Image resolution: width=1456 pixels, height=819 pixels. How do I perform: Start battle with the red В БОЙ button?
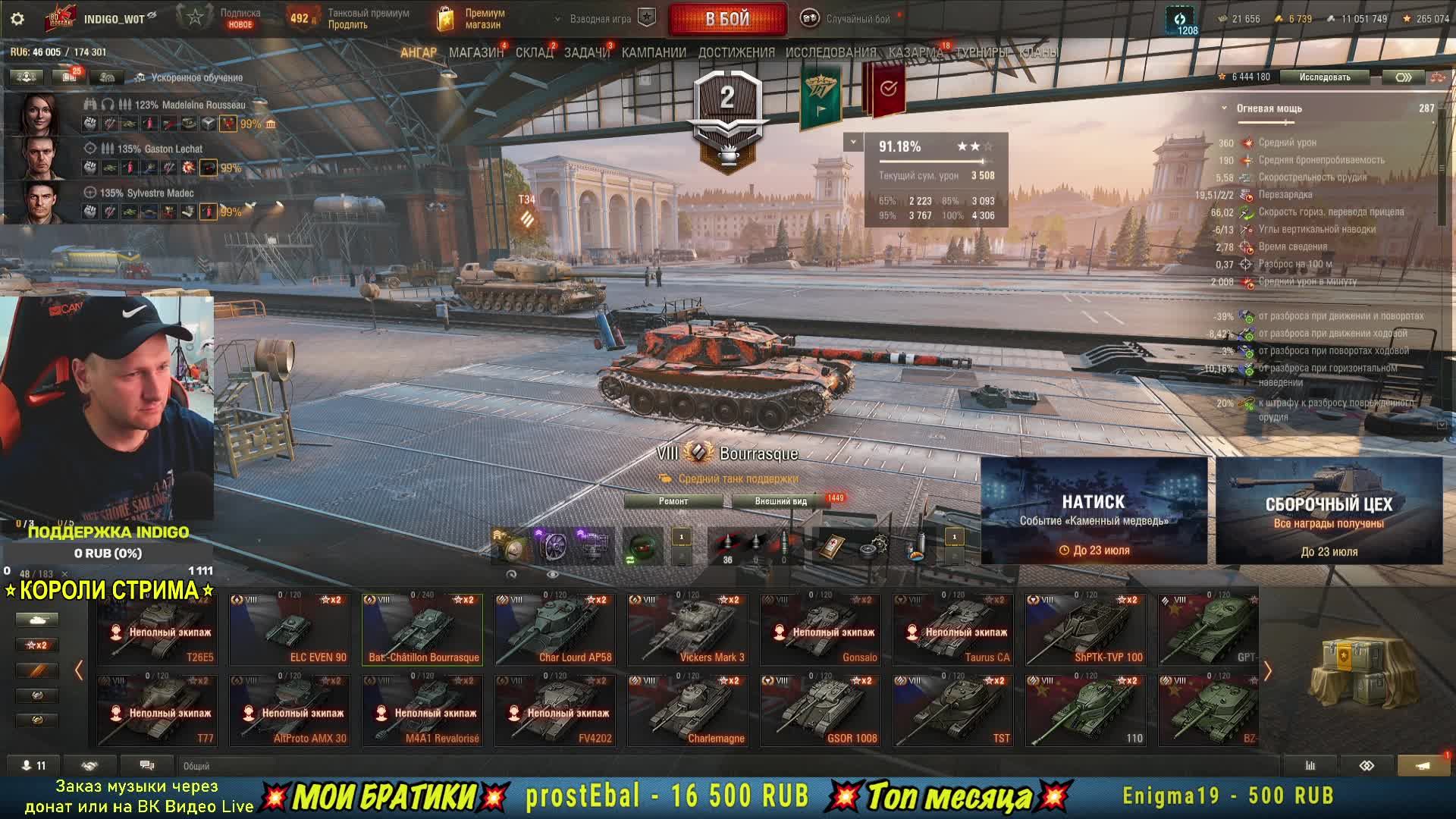pyautogui.click(x=727, y=19)
